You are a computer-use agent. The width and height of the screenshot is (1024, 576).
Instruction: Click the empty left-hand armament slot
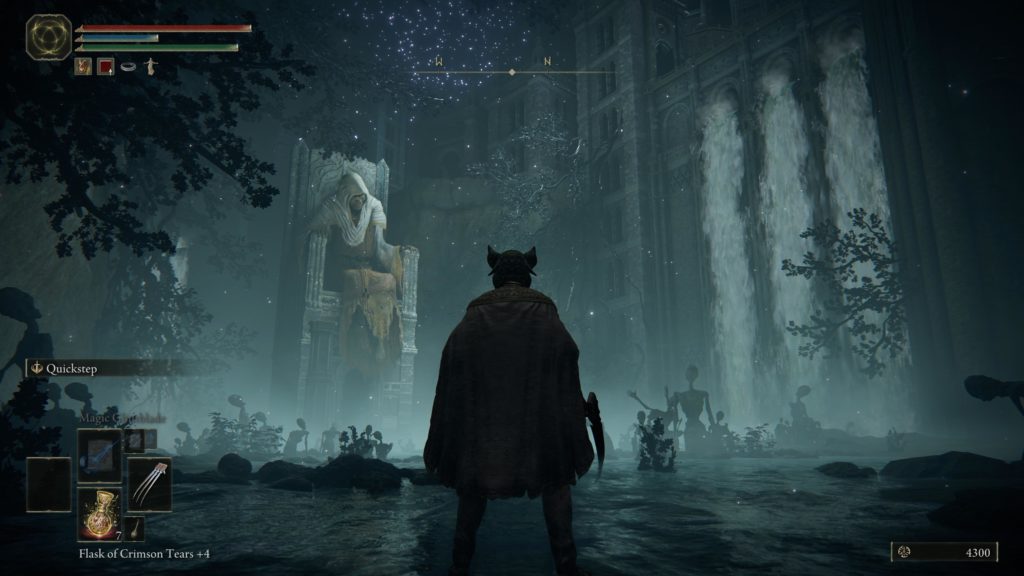point(48,484)
